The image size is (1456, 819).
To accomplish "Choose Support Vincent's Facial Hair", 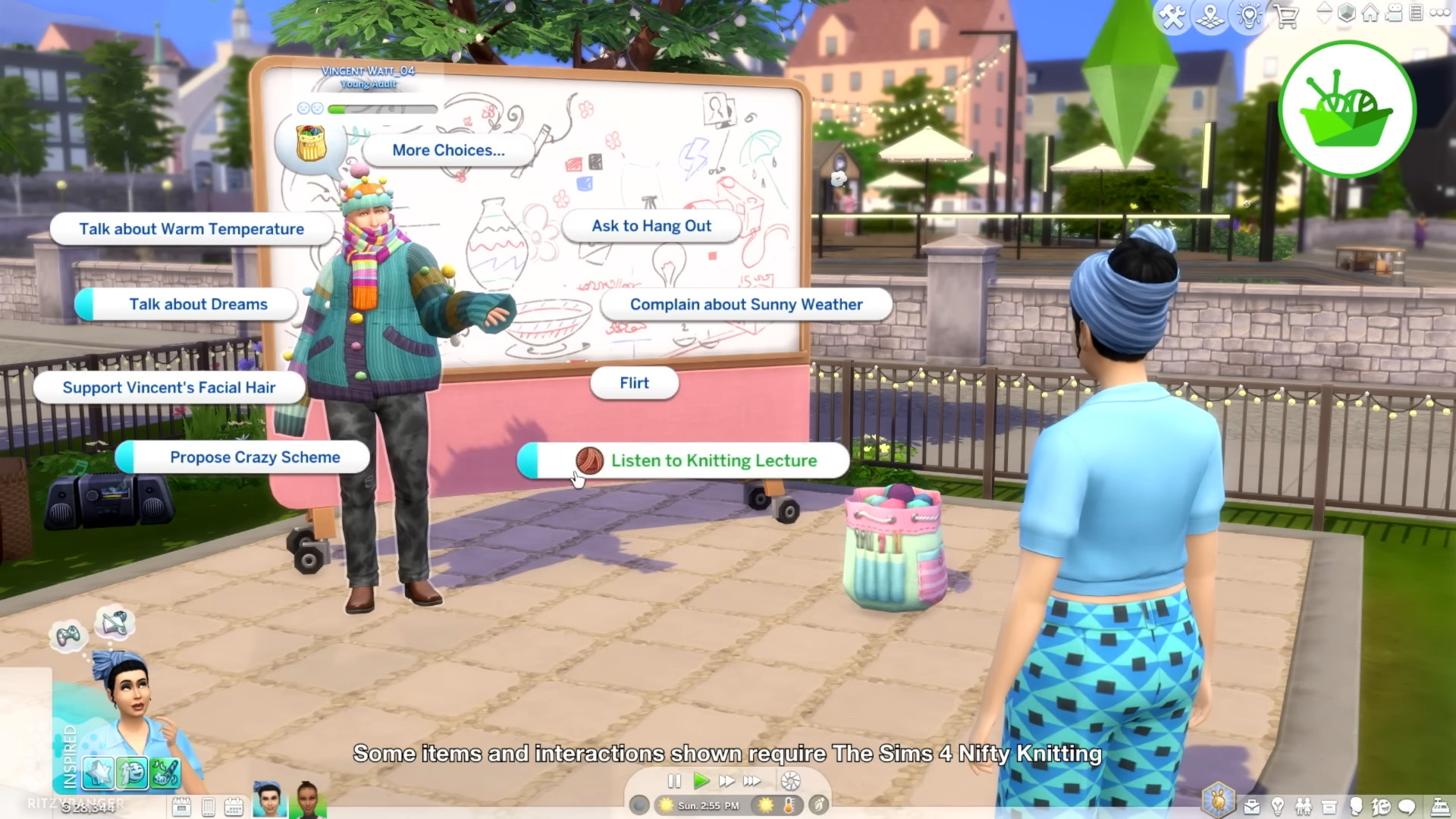I will 168,388.
